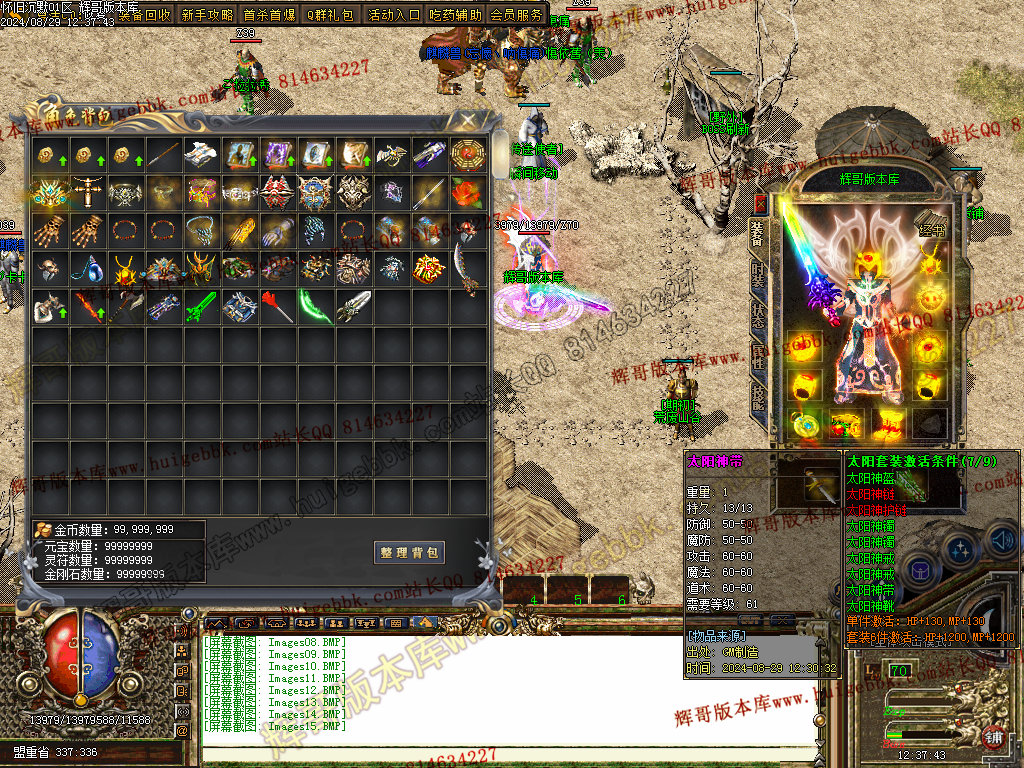Screen dimensions: 1024x768
Task: Claim the Q群礼包 gift pack
Action: pyautogui.click(x=330, y=15)
